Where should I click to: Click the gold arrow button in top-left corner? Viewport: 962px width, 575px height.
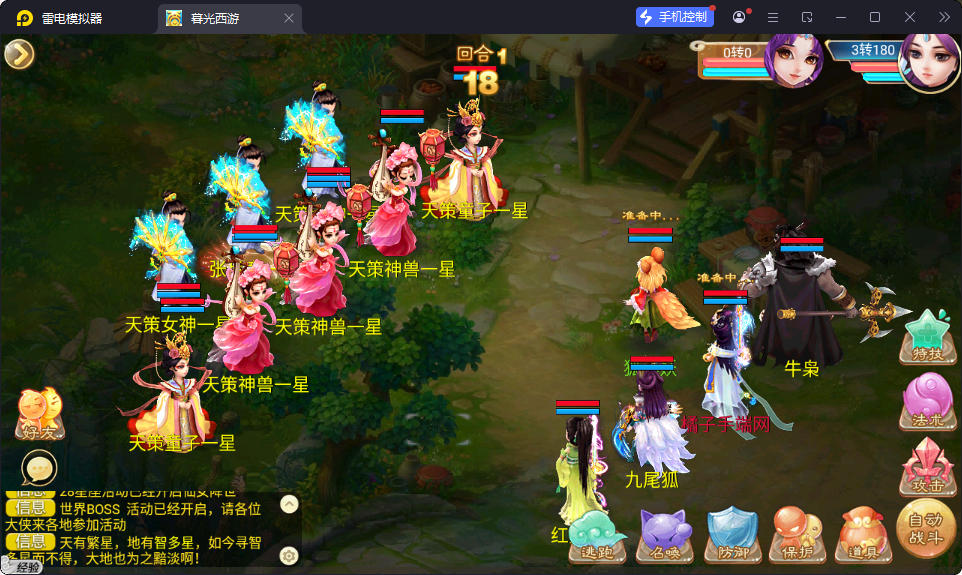click(19, 54)
